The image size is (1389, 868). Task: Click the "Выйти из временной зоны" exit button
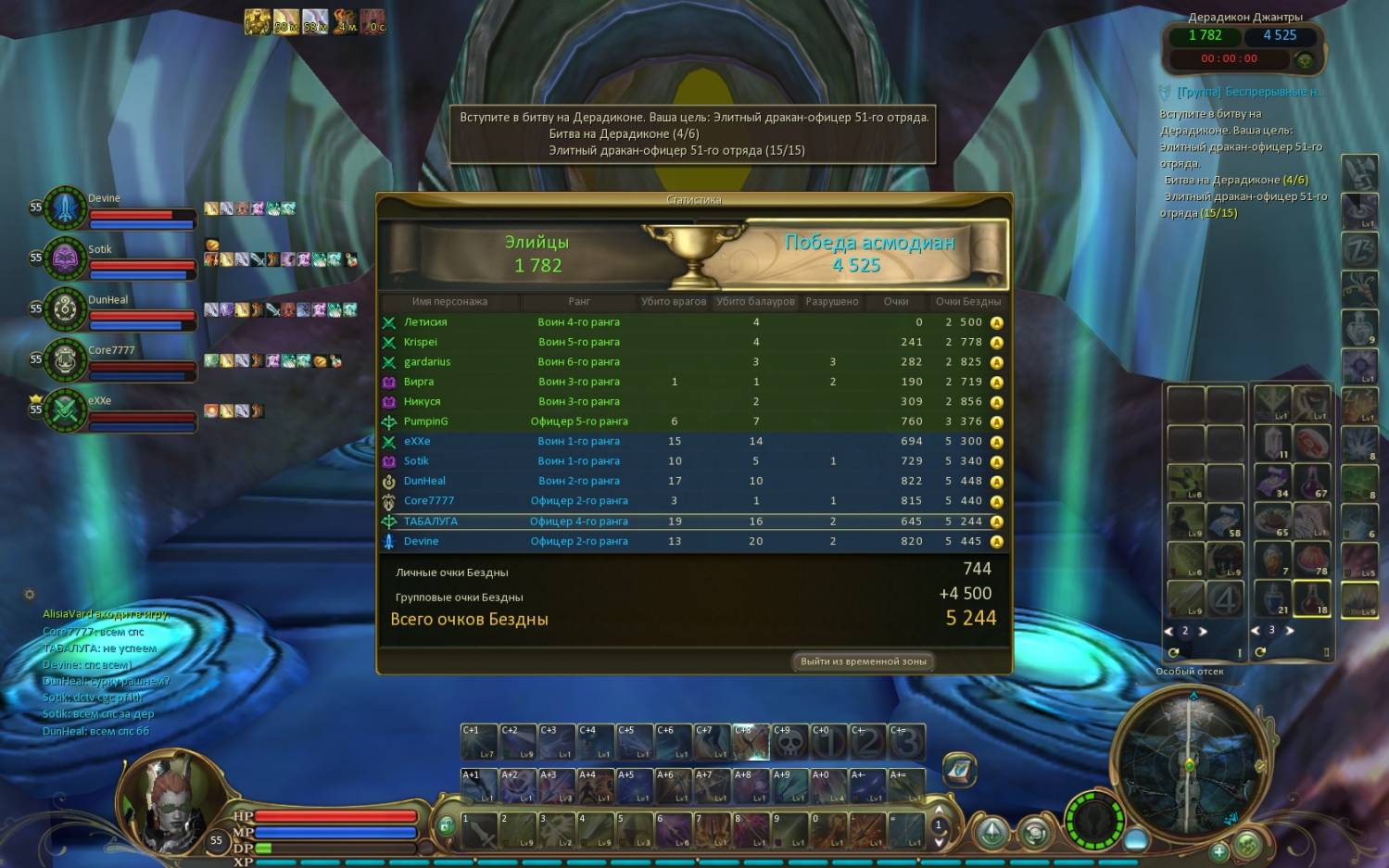click(864, 661)
